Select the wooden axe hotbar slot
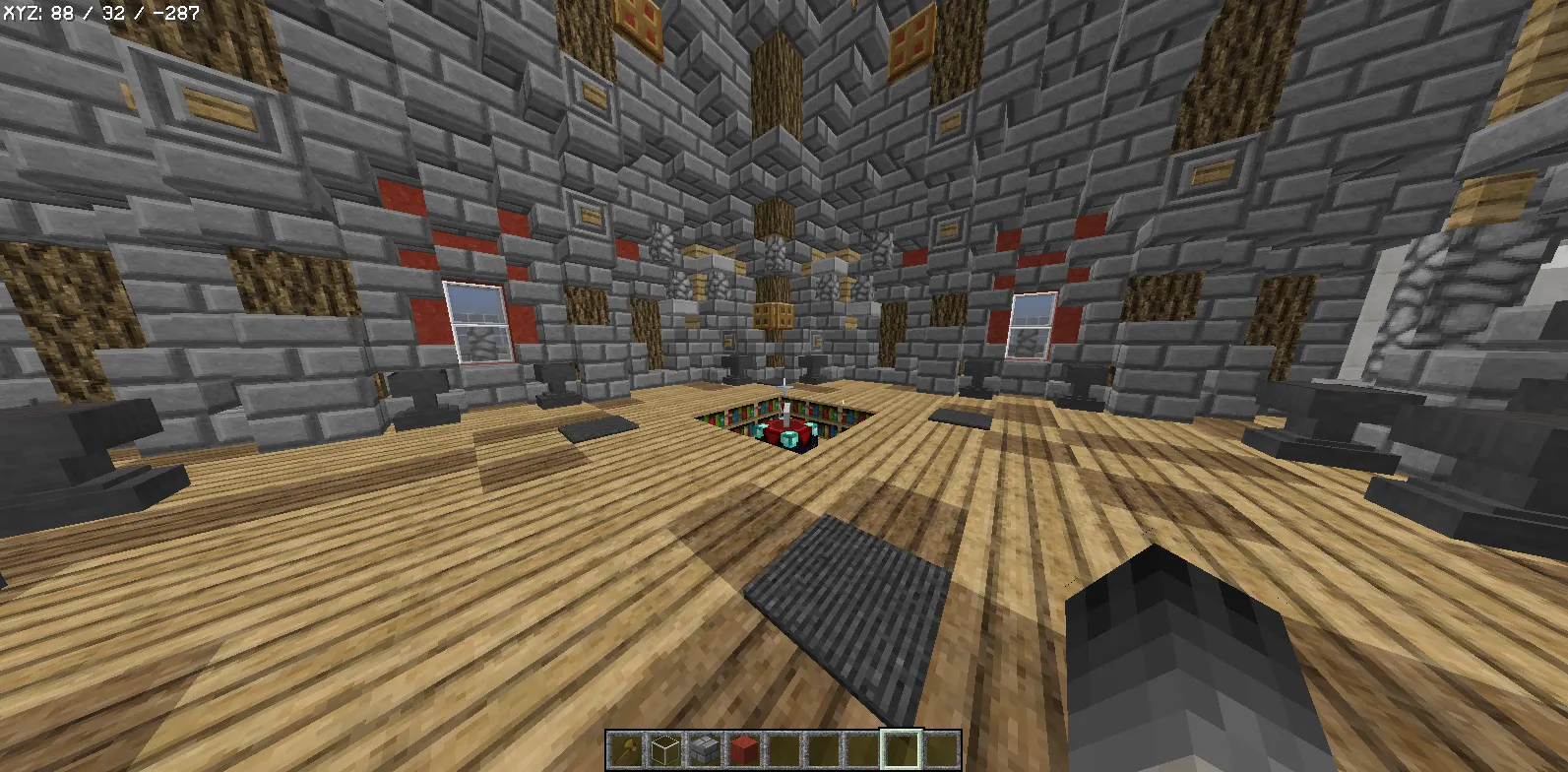Screen dimensions: 1568x772 tap(625, 750)
